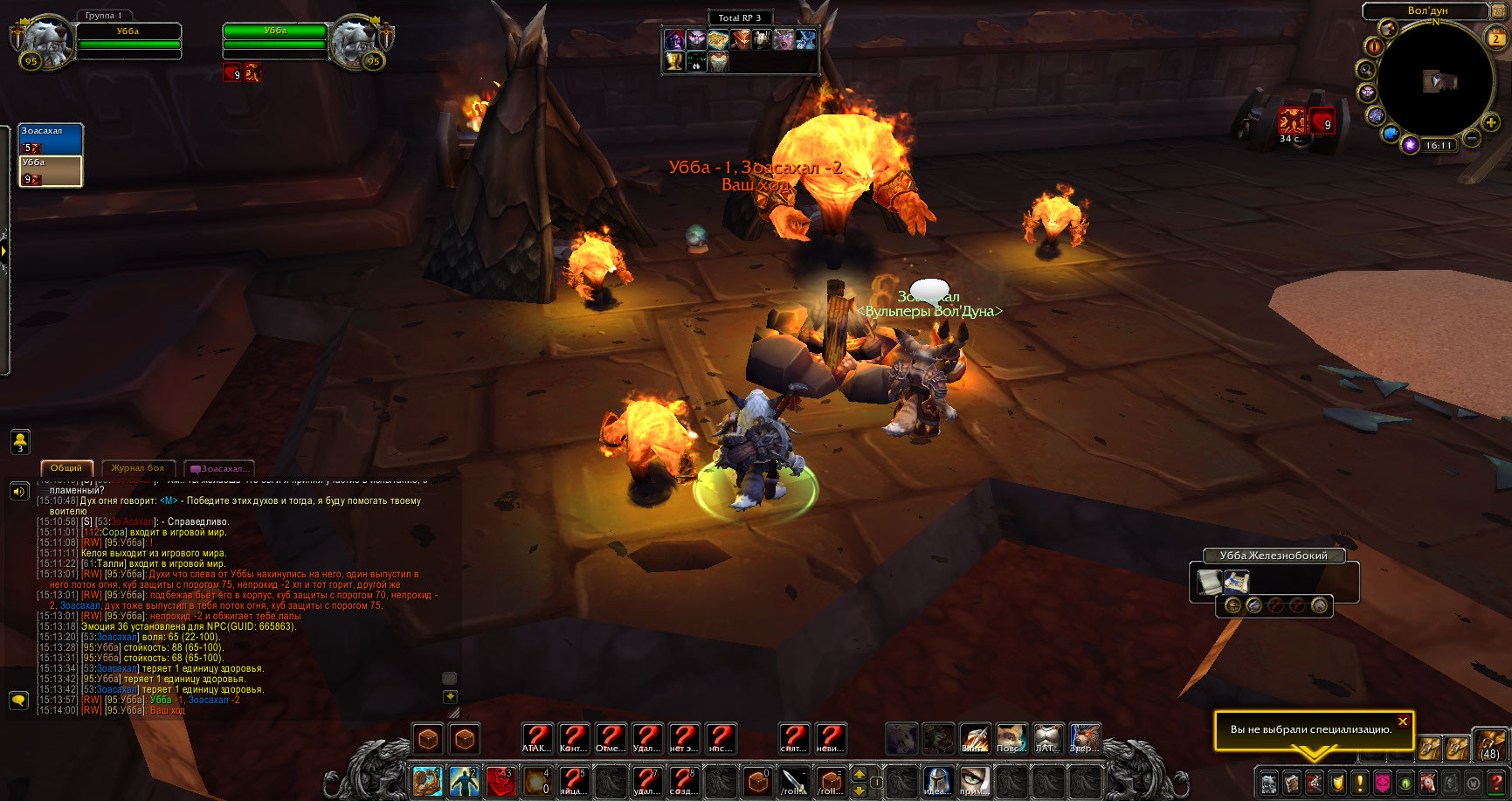
Task: Activate the АТАК... macro button
Action: pos(536,738)
